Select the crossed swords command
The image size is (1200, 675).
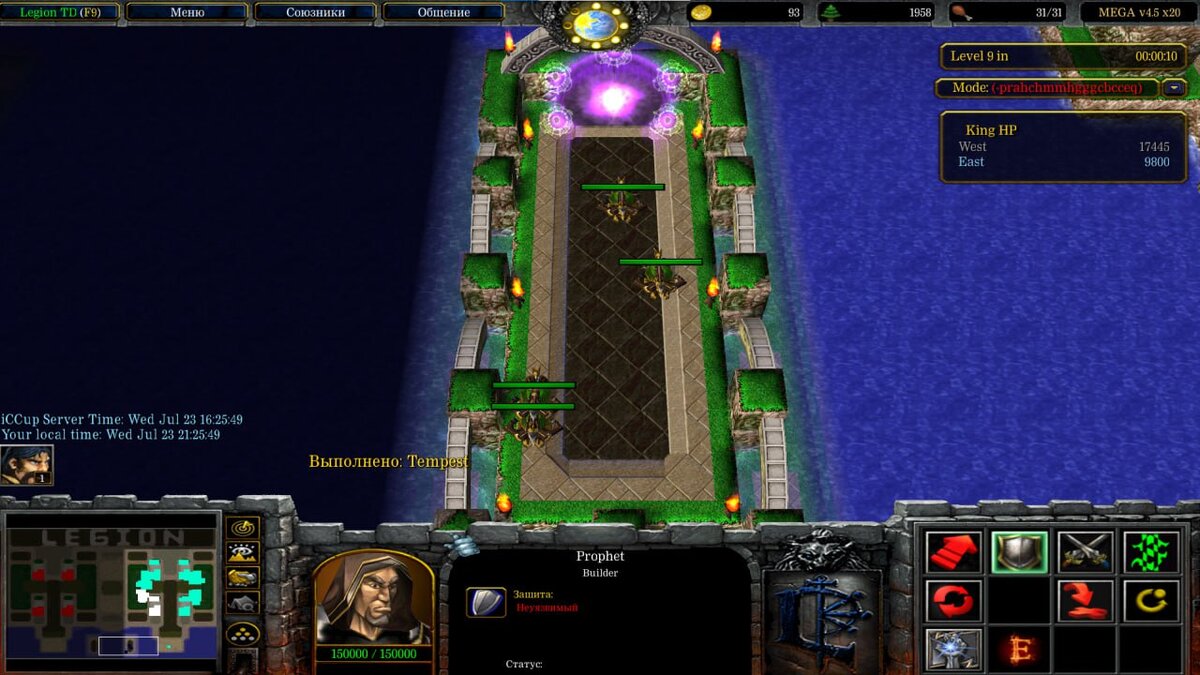(1085, 552)
